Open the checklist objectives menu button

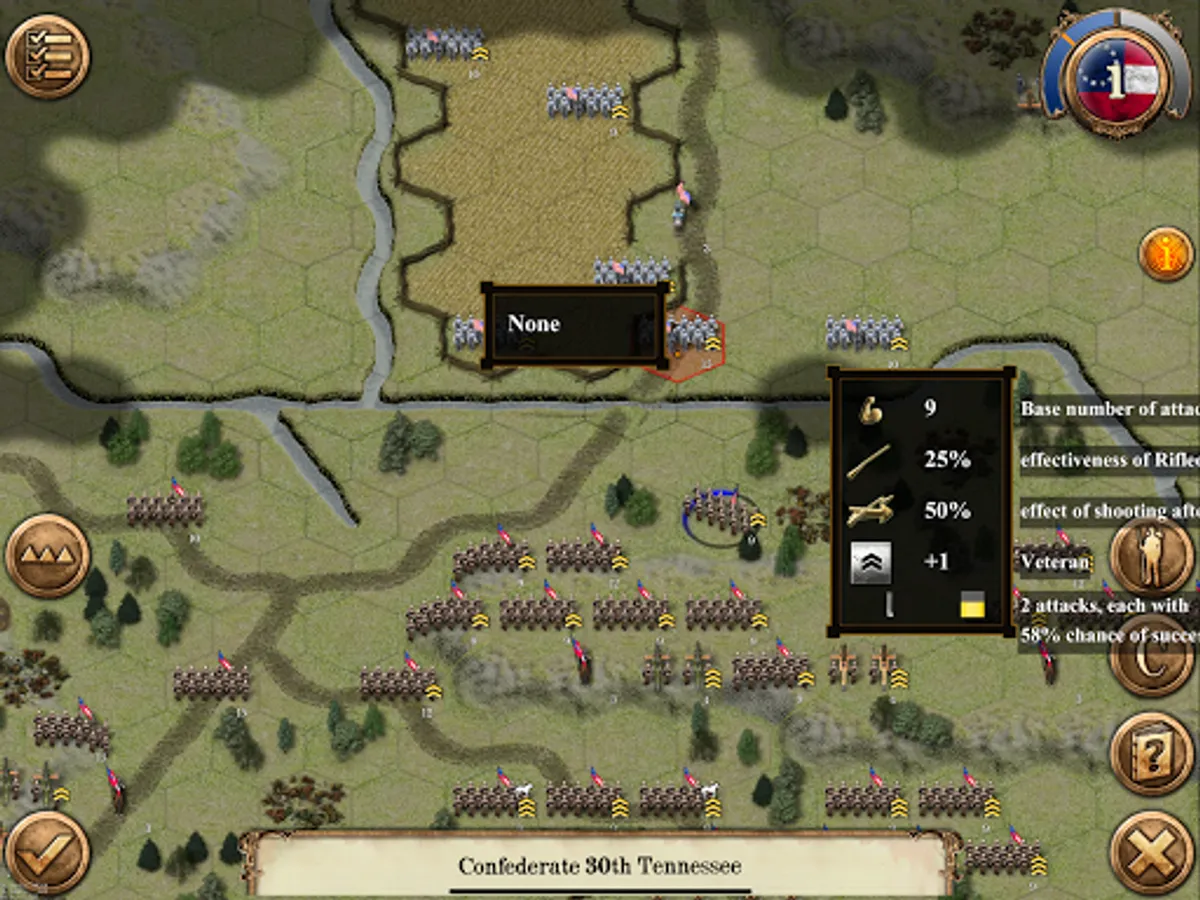click(48, 56)
